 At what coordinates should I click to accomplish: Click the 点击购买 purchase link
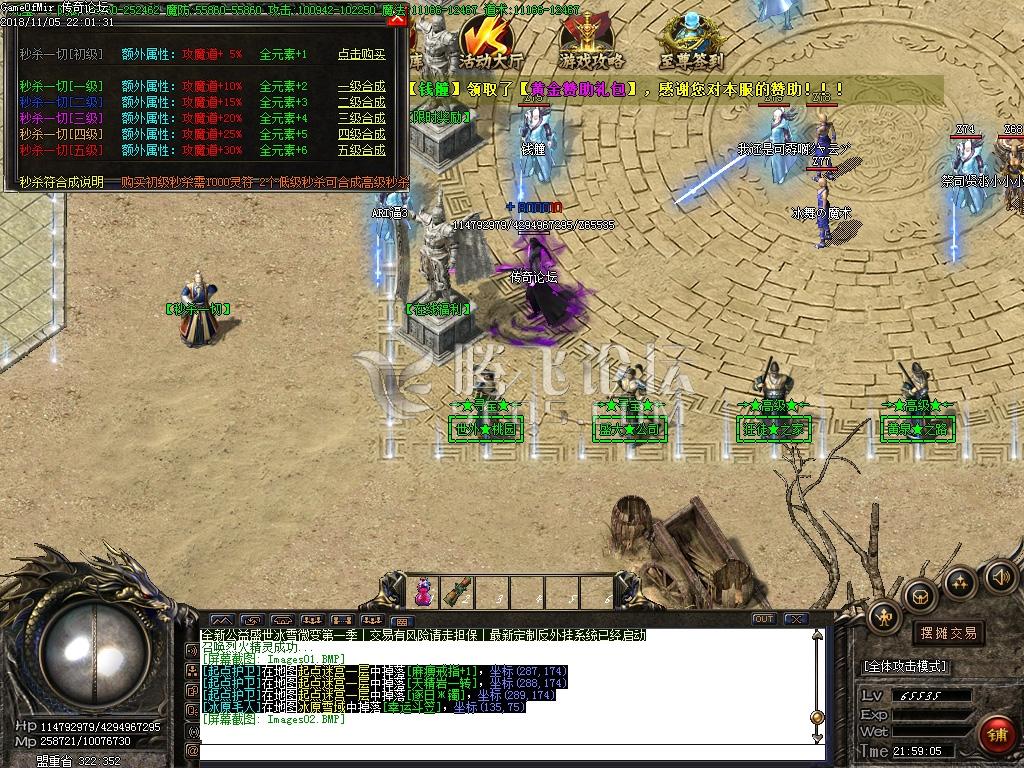pyautogui.click(x=361, y=54)
